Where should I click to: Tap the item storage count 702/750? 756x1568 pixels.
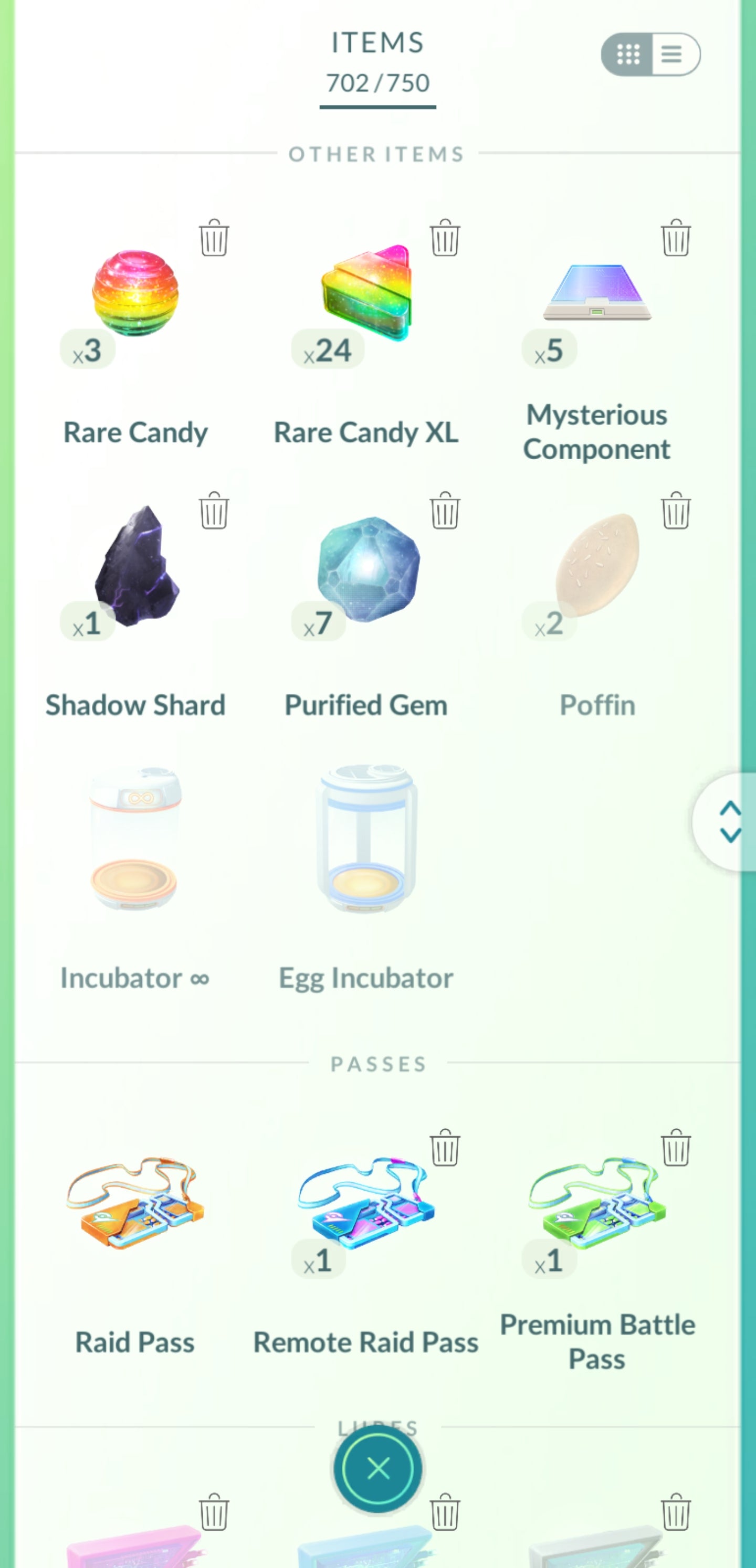376,84
